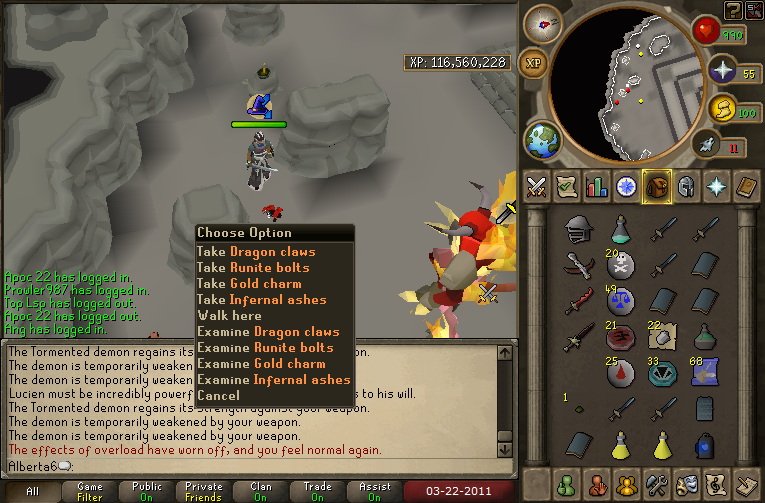
Task: Select the helmet in the inventory
Action: coord(576,229)
